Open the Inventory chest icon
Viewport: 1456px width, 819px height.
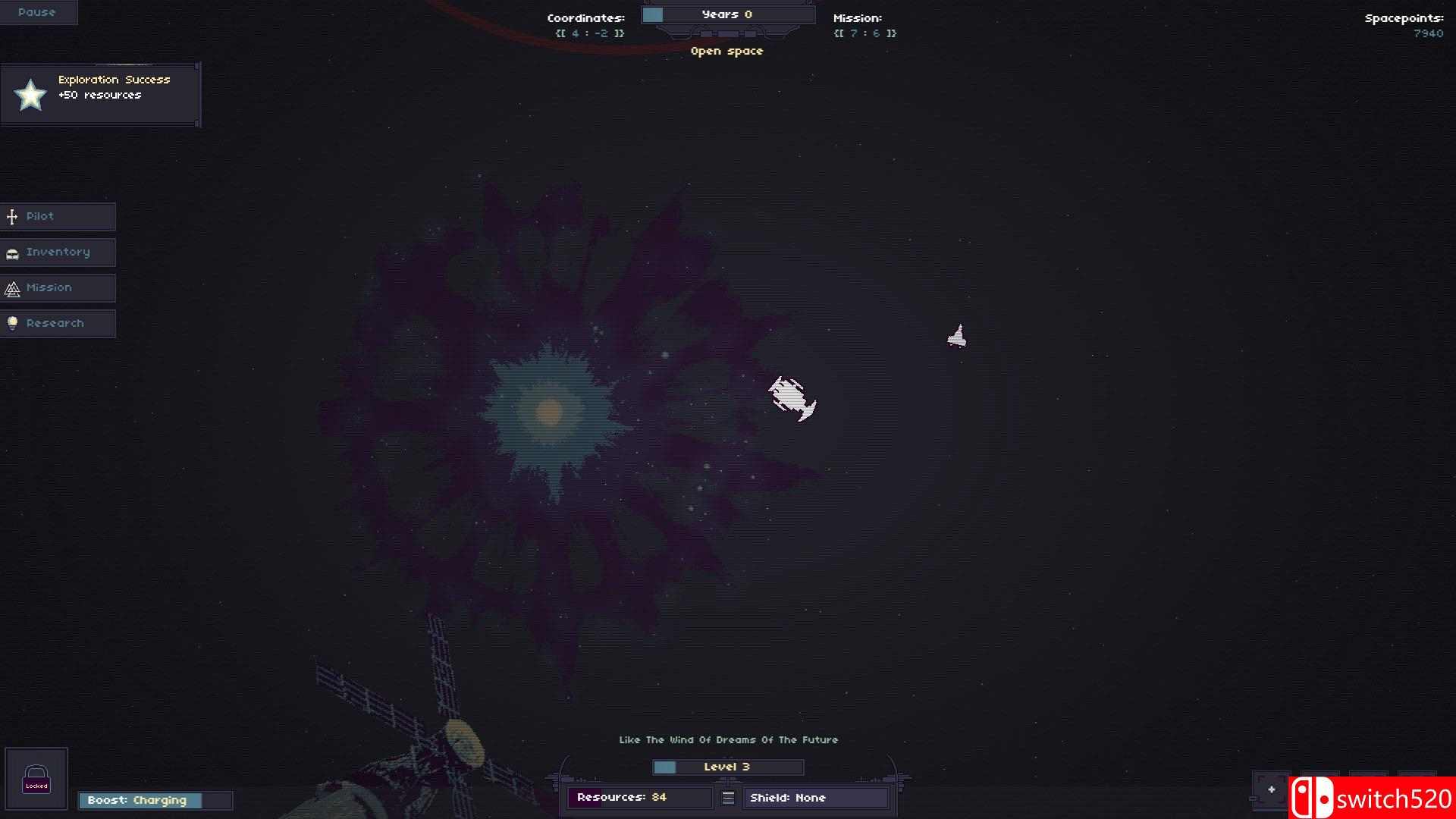pyautogui.click(x=11, y=253)
